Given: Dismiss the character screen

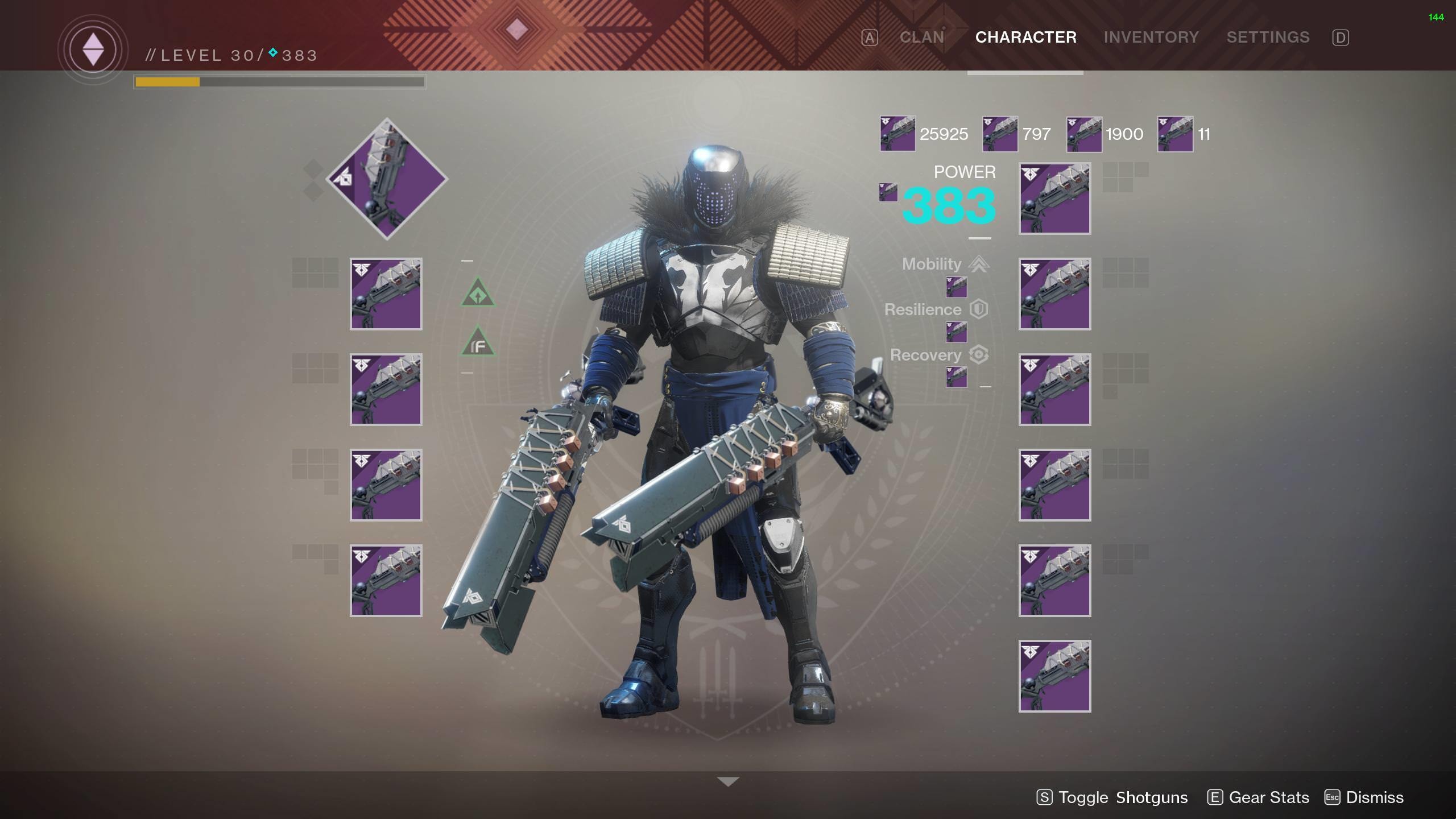Looking at the screenshot, I should (1364, 797).
